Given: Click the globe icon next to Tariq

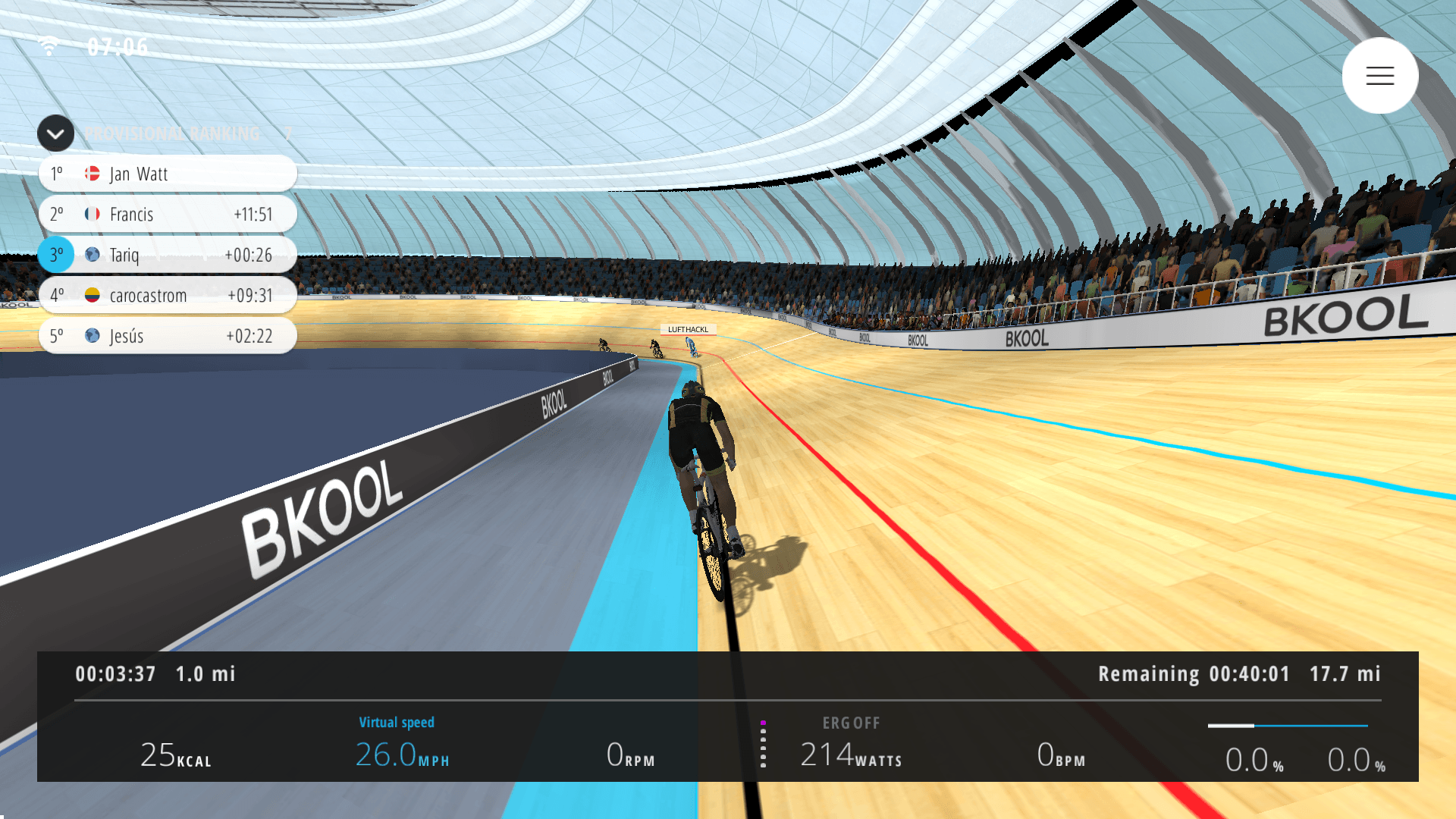Looking at the screenshot, I should pos(92,255).
